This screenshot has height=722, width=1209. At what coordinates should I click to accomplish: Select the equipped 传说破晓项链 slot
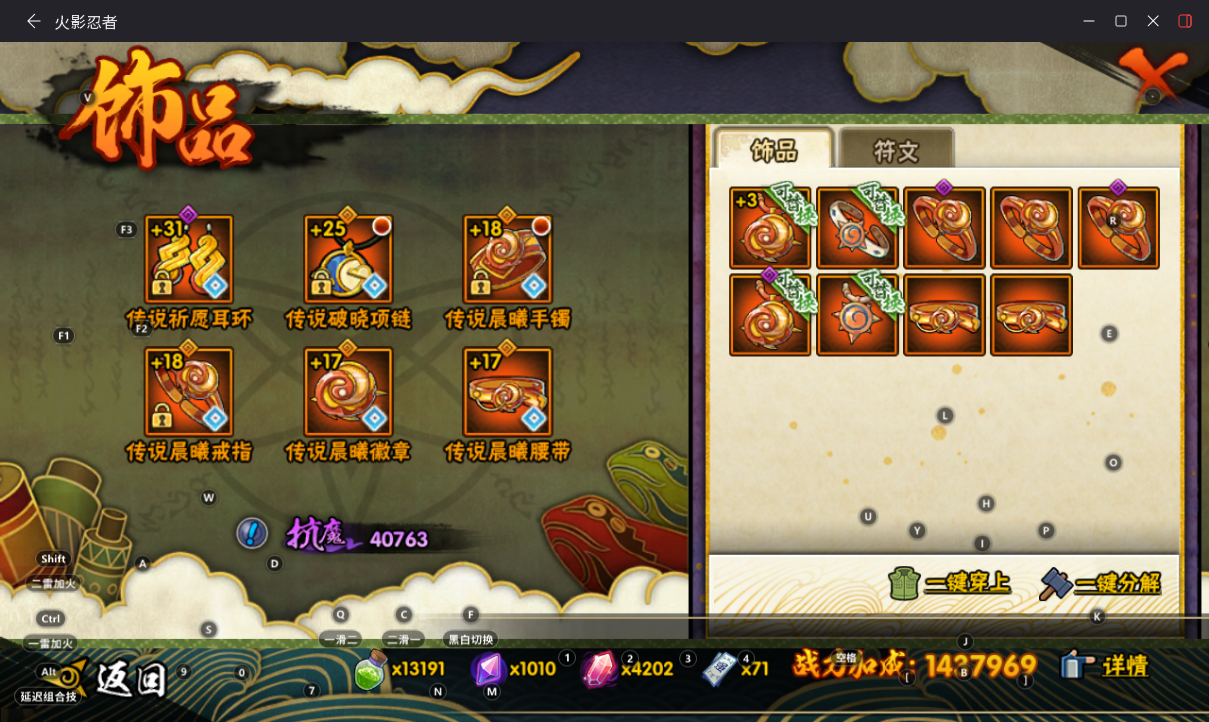tap(348, 259)
